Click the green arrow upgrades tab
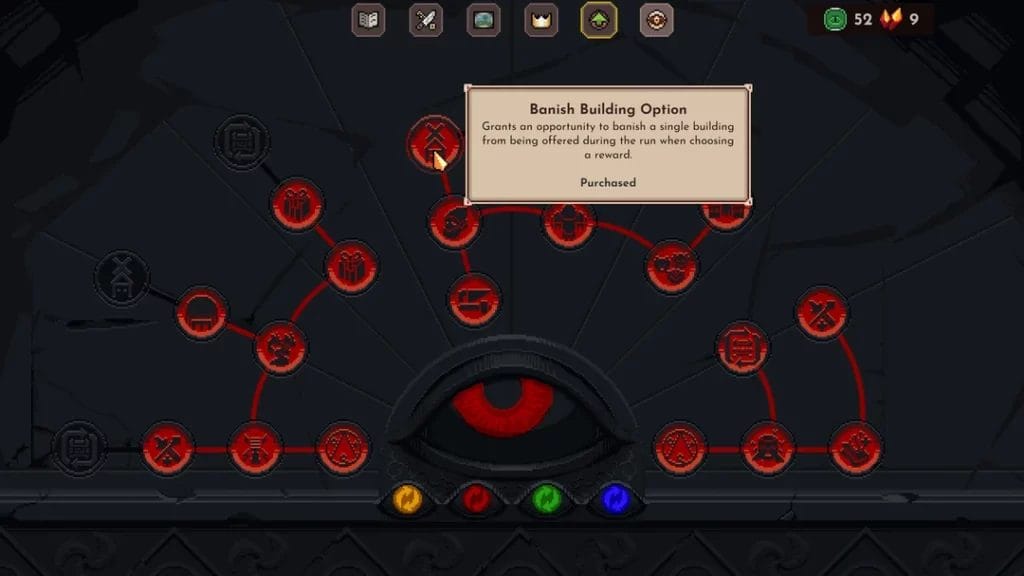 pyautogui.click(x=599, y=20)
